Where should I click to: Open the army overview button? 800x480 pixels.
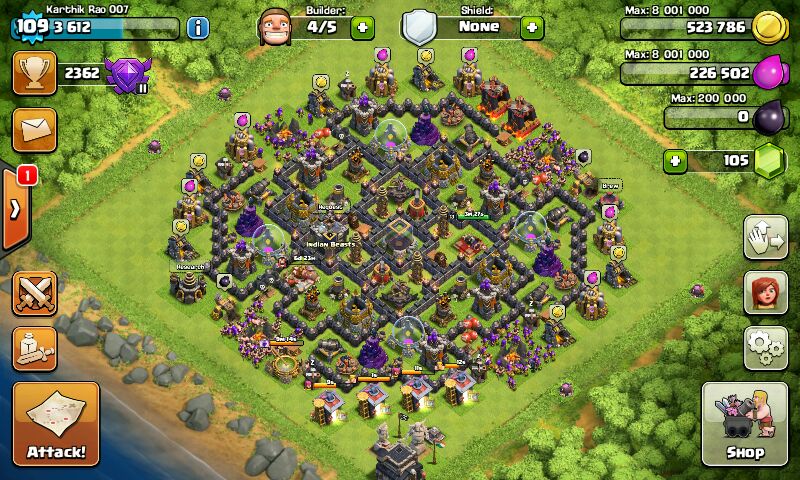pyautogui.click(x=34, y=348)
